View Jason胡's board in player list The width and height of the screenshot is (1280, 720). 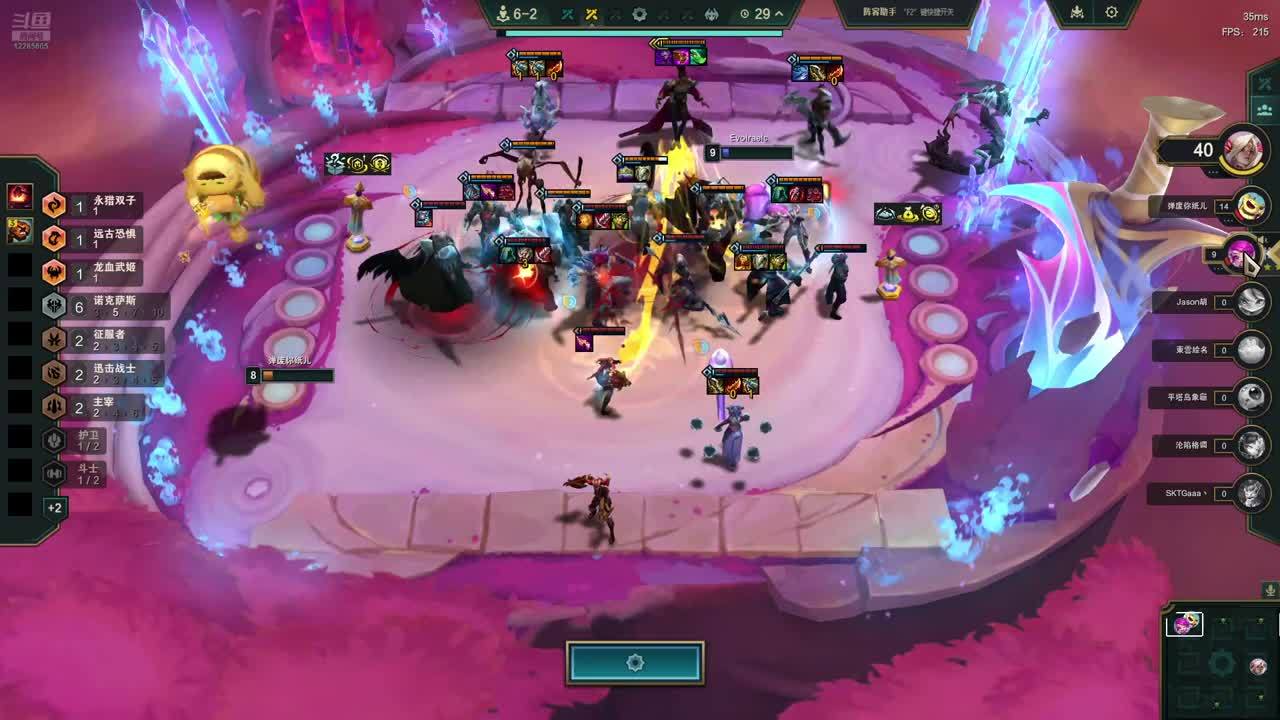(1250, 301)
